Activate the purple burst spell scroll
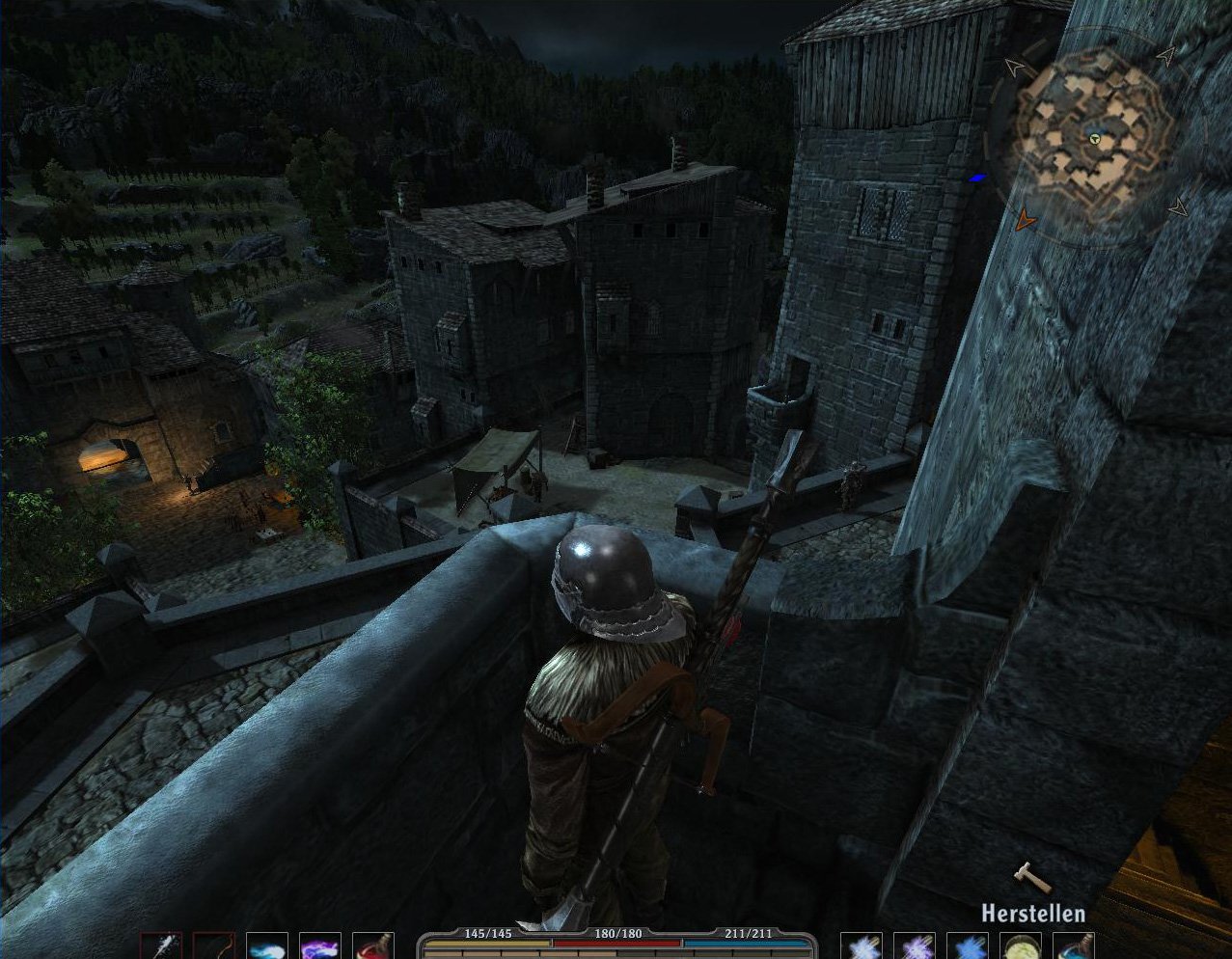 (x=914, y=946)
